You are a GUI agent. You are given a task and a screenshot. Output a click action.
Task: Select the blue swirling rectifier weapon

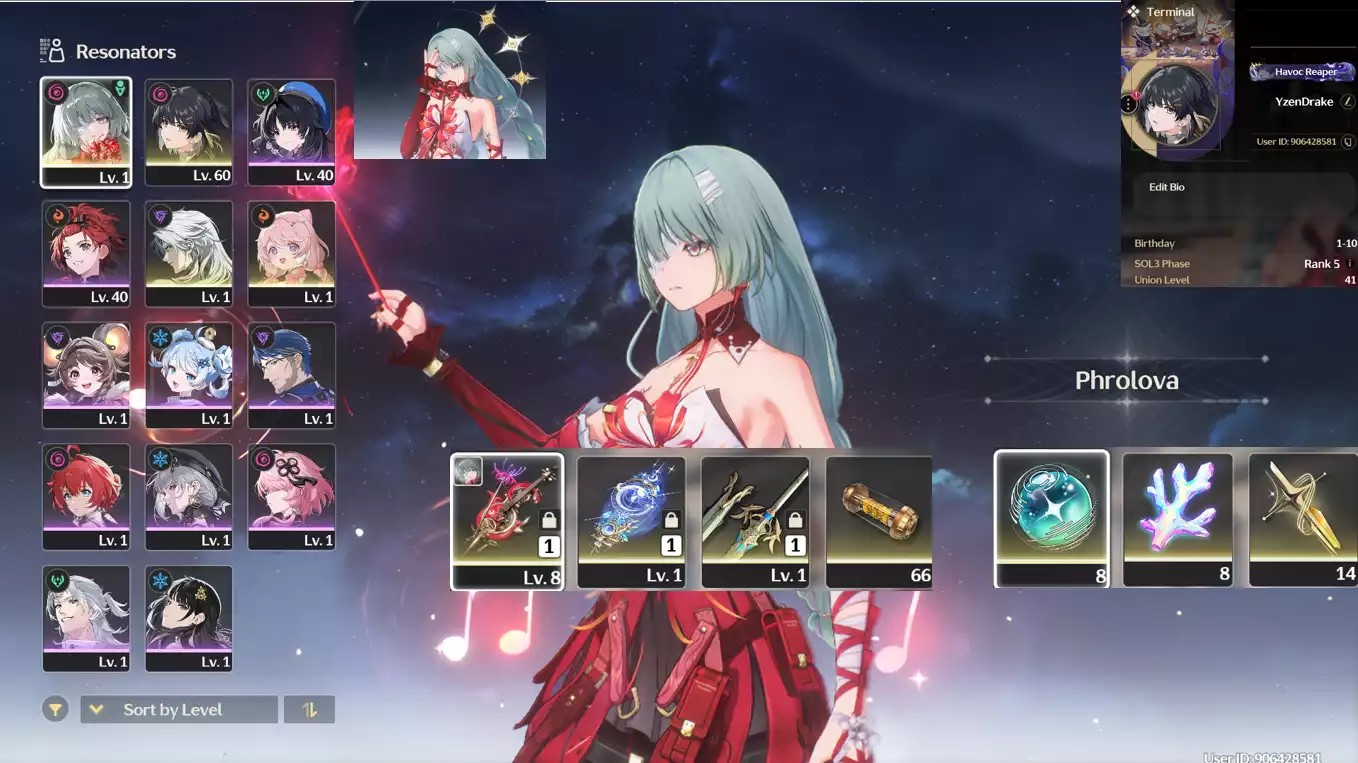point(631,521)
